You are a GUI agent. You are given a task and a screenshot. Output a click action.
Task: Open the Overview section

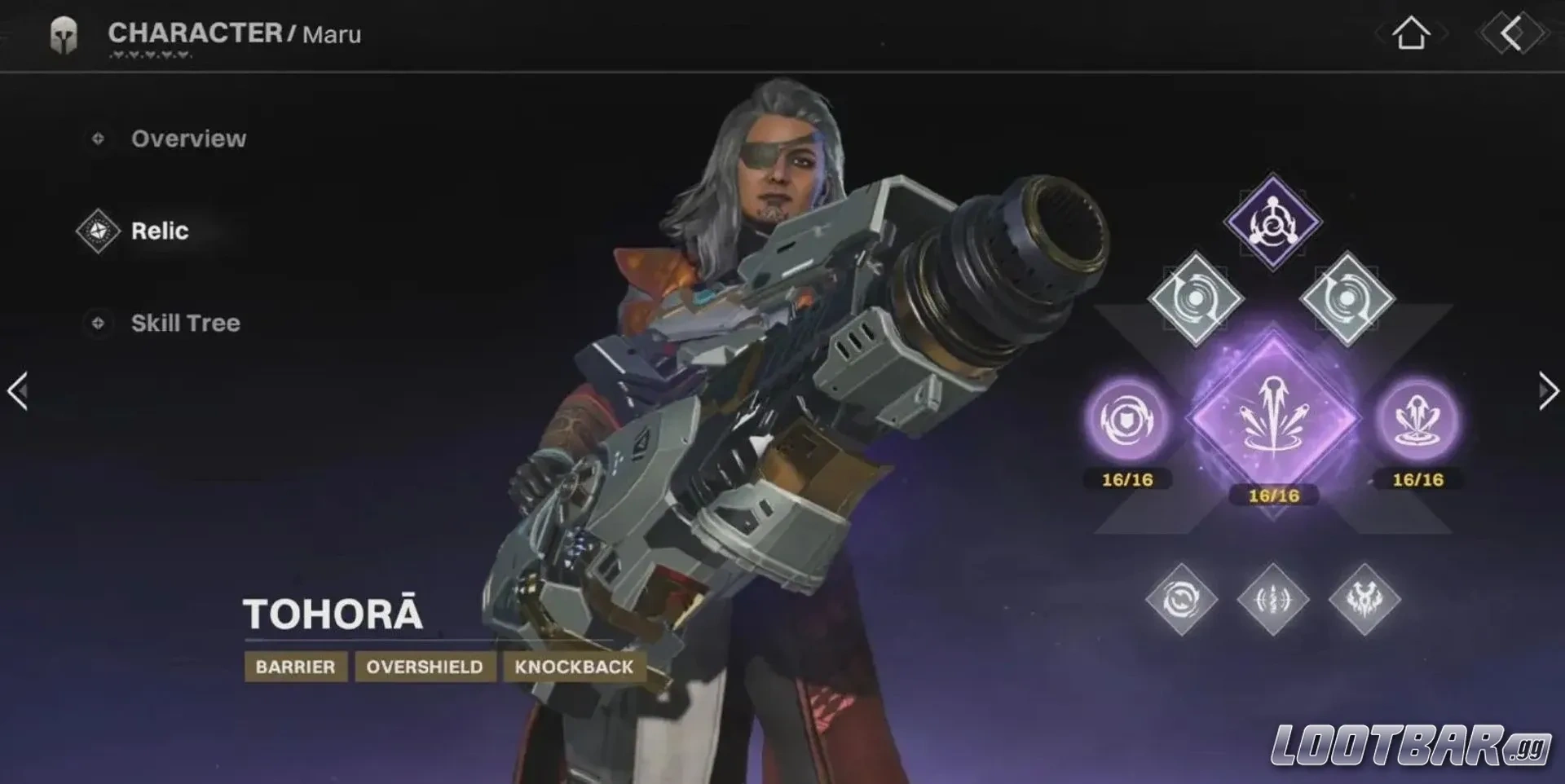tap(187, 139)
